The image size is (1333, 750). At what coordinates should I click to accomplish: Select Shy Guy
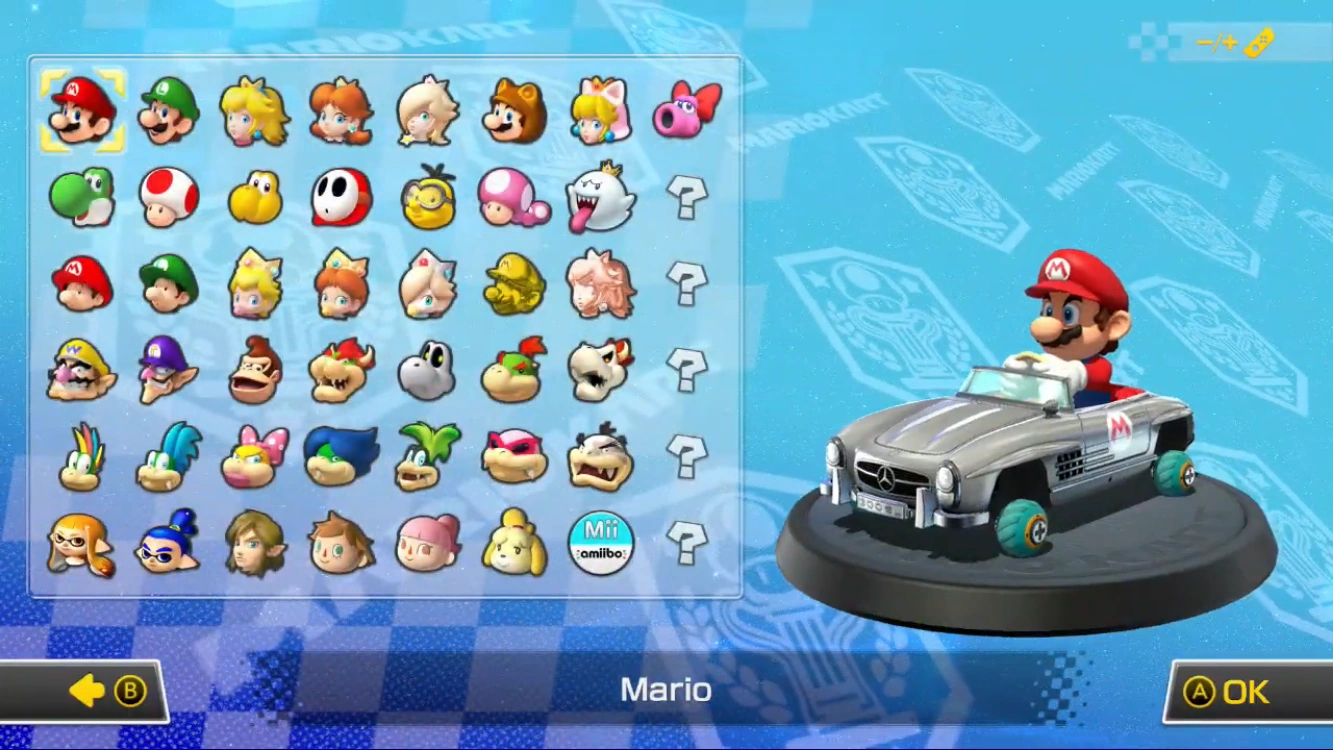coord(341,197)
